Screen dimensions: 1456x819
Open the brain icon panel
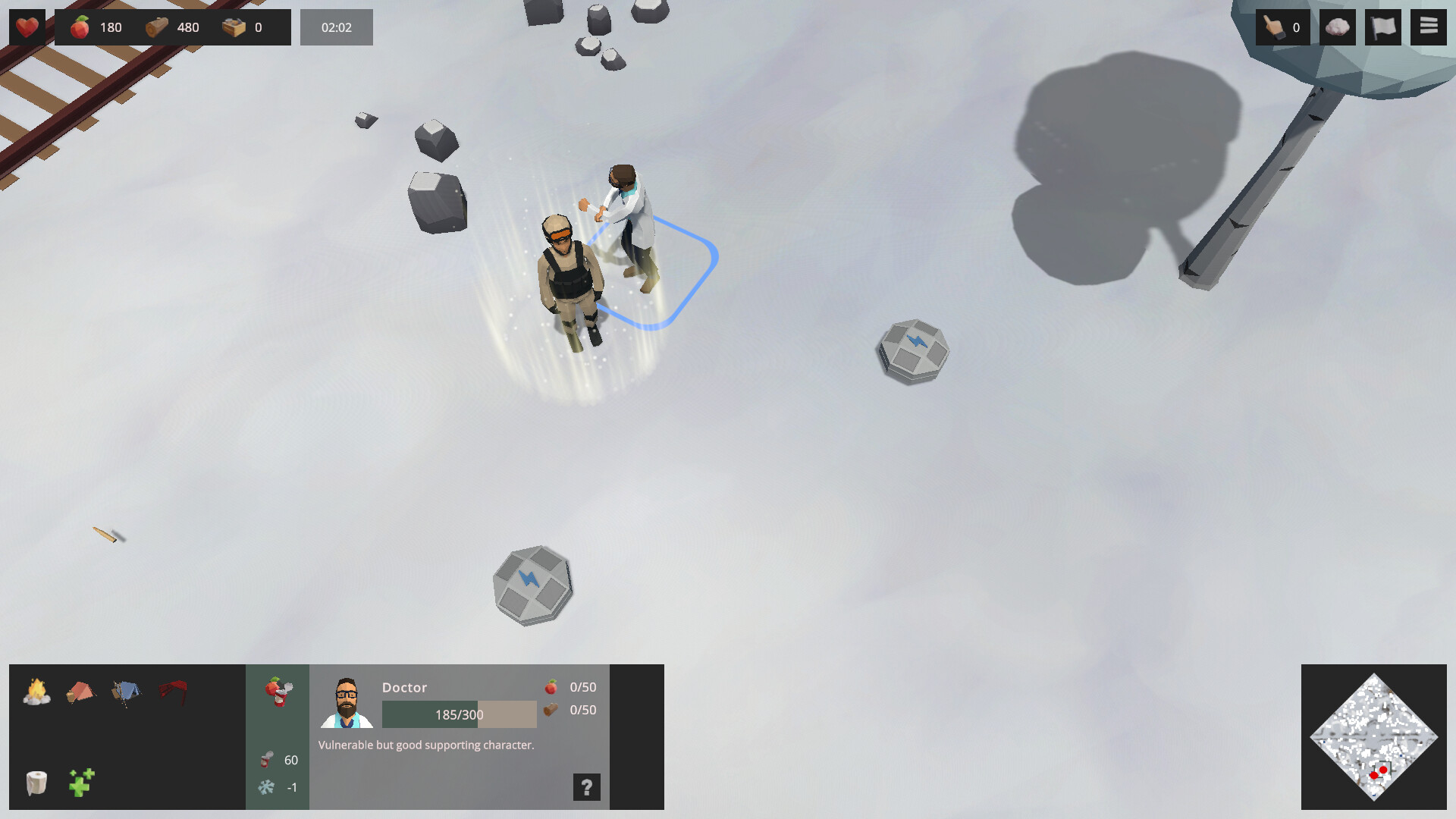(1338, 27)
